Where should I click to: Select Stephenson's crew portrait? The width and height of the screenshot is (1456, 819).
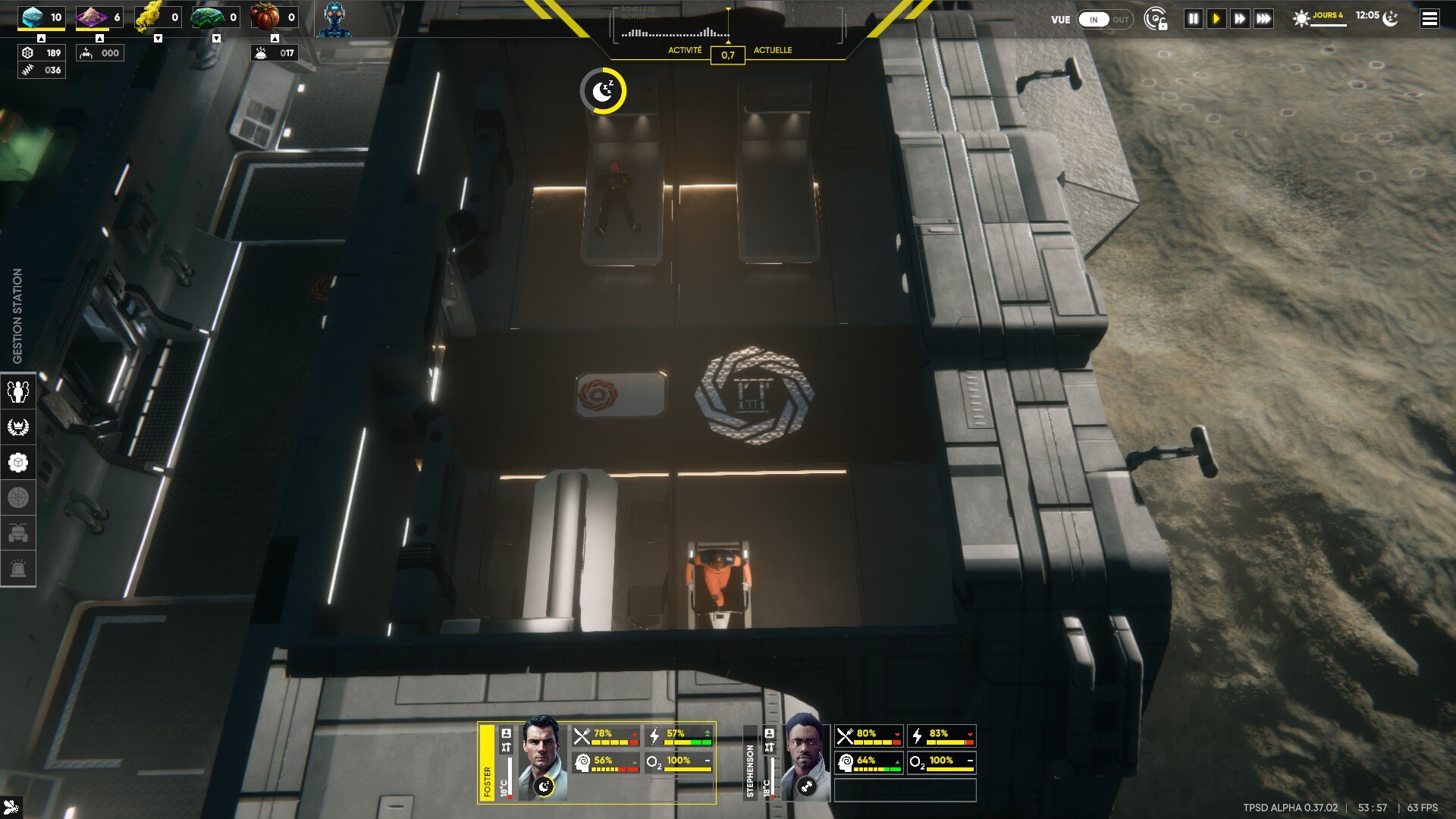pos(805,757)
